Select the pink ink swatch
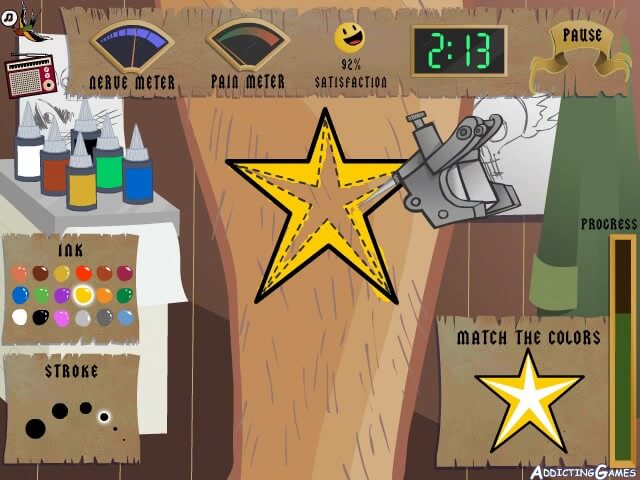 coord(62,317)
